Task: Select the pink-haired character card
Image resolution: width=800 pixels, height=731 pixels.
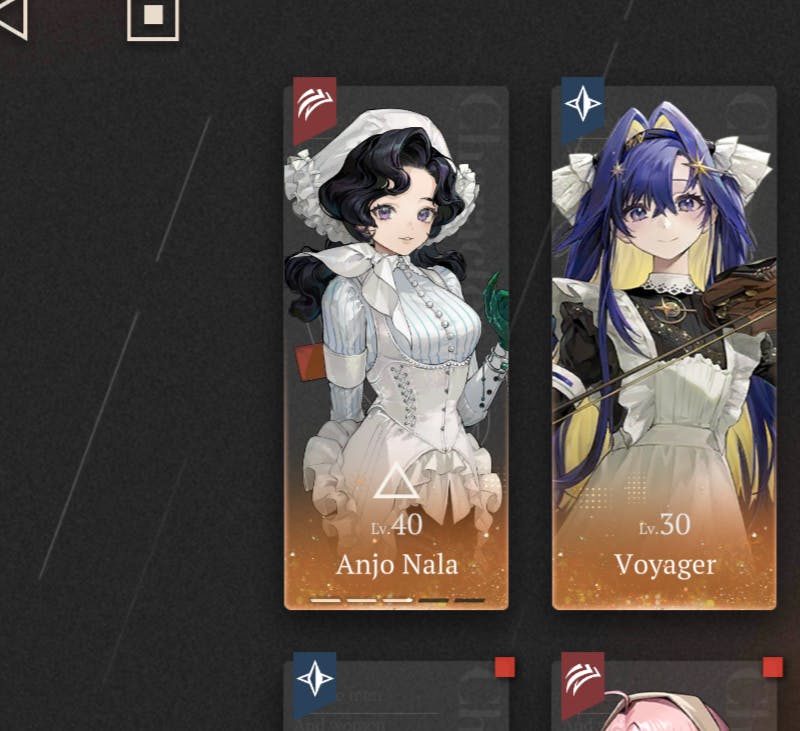Action: pos(664,696)
